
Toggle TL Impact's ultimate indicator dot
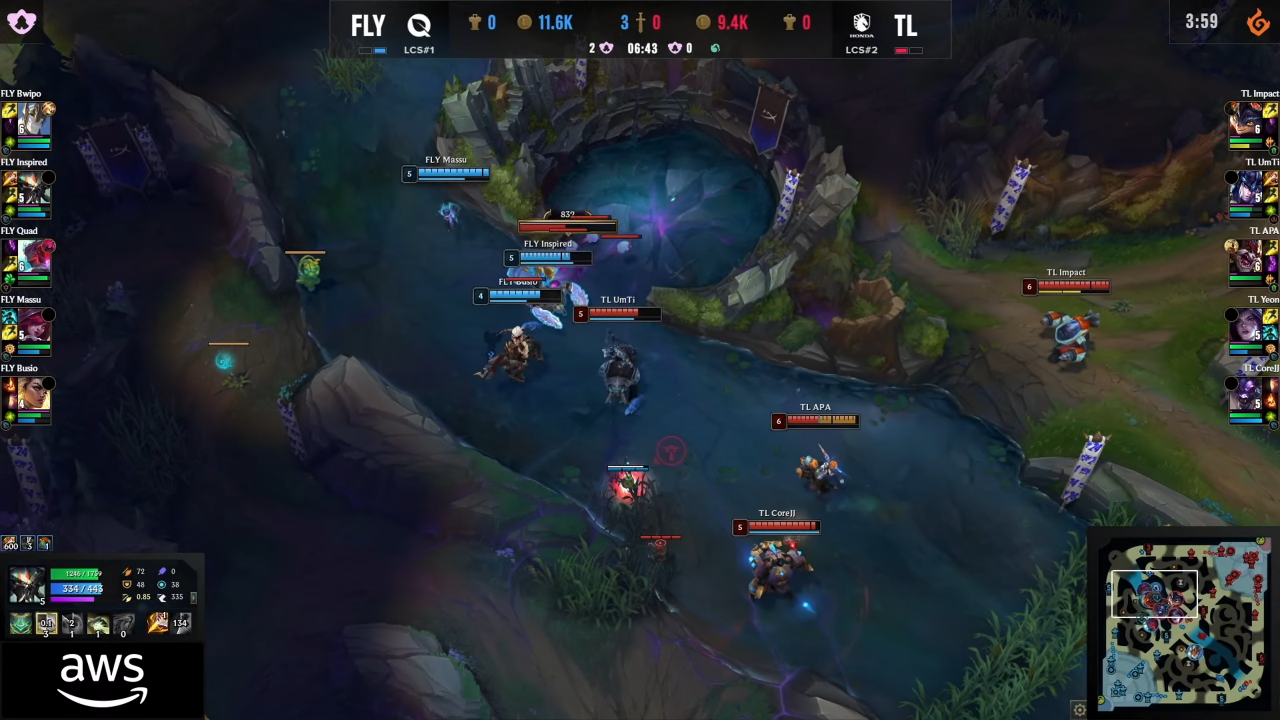pyautogui.click(x=1231, y=110)
